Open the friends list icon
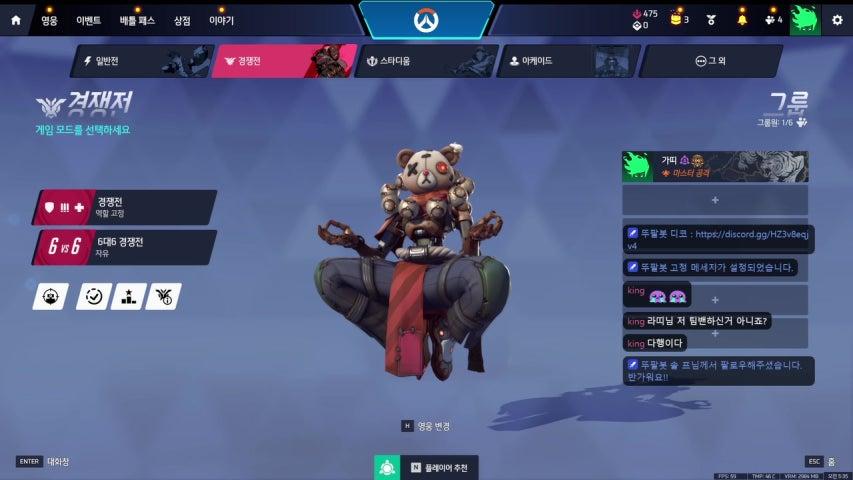The image size is (853, 480). pyautogui.click(x=771, y=19)
